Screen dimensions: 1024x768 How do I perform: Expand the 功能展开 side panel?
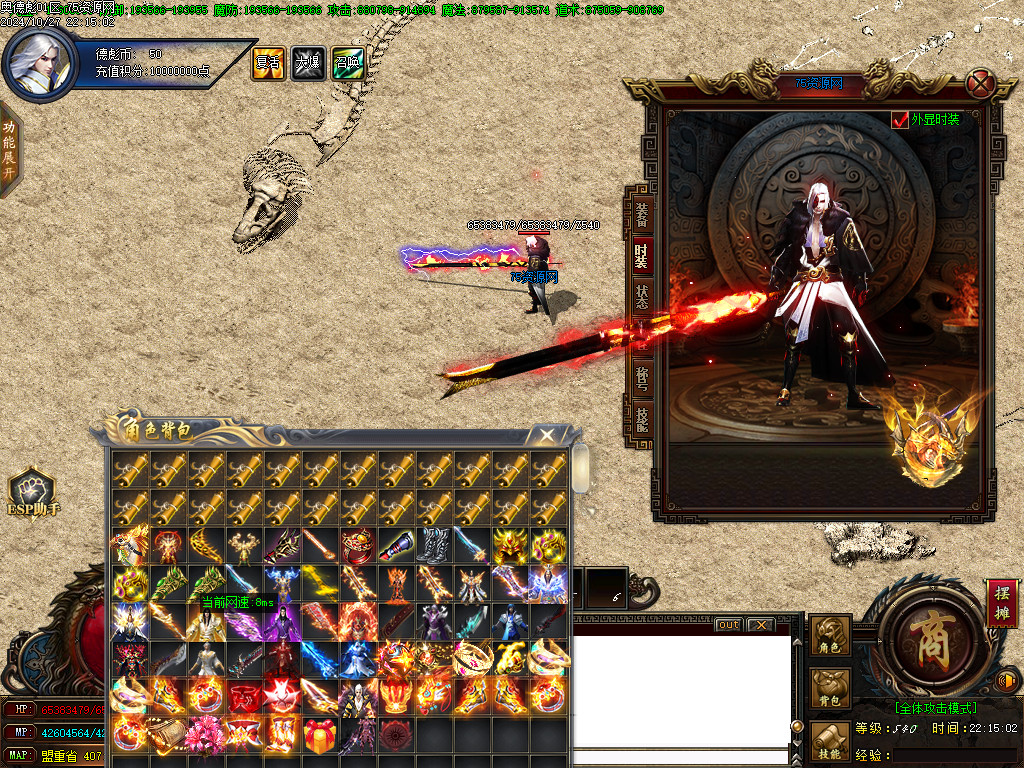[x=9, y=149]
